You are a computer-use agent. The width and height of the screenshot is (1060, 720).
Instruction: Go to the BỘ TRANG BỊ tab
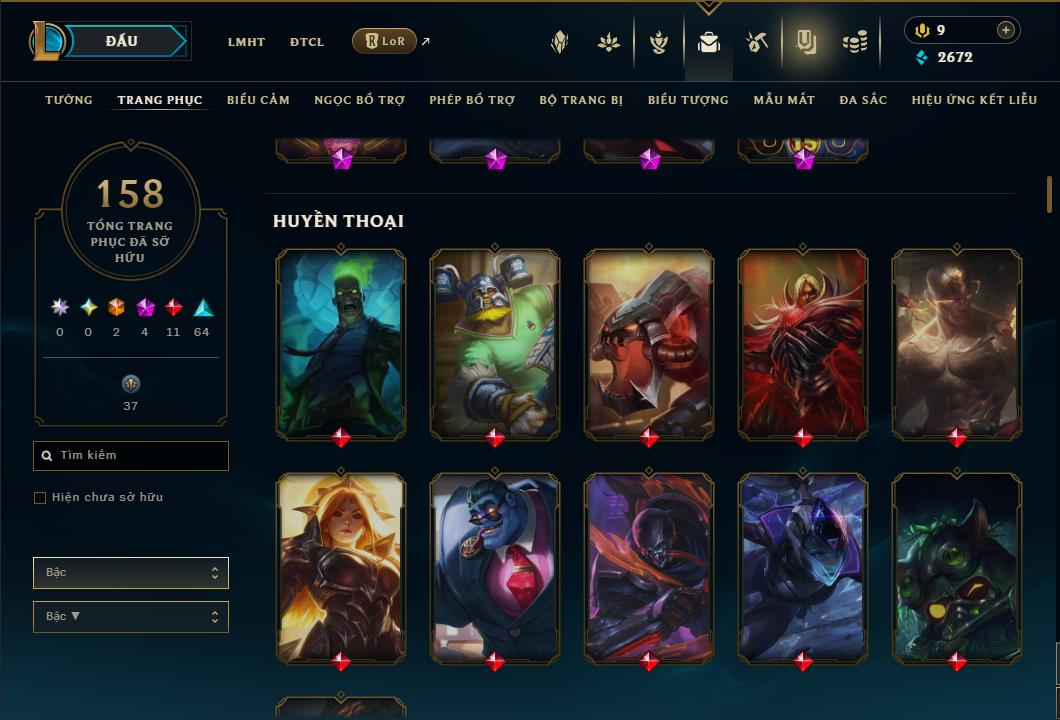point(581,100)
